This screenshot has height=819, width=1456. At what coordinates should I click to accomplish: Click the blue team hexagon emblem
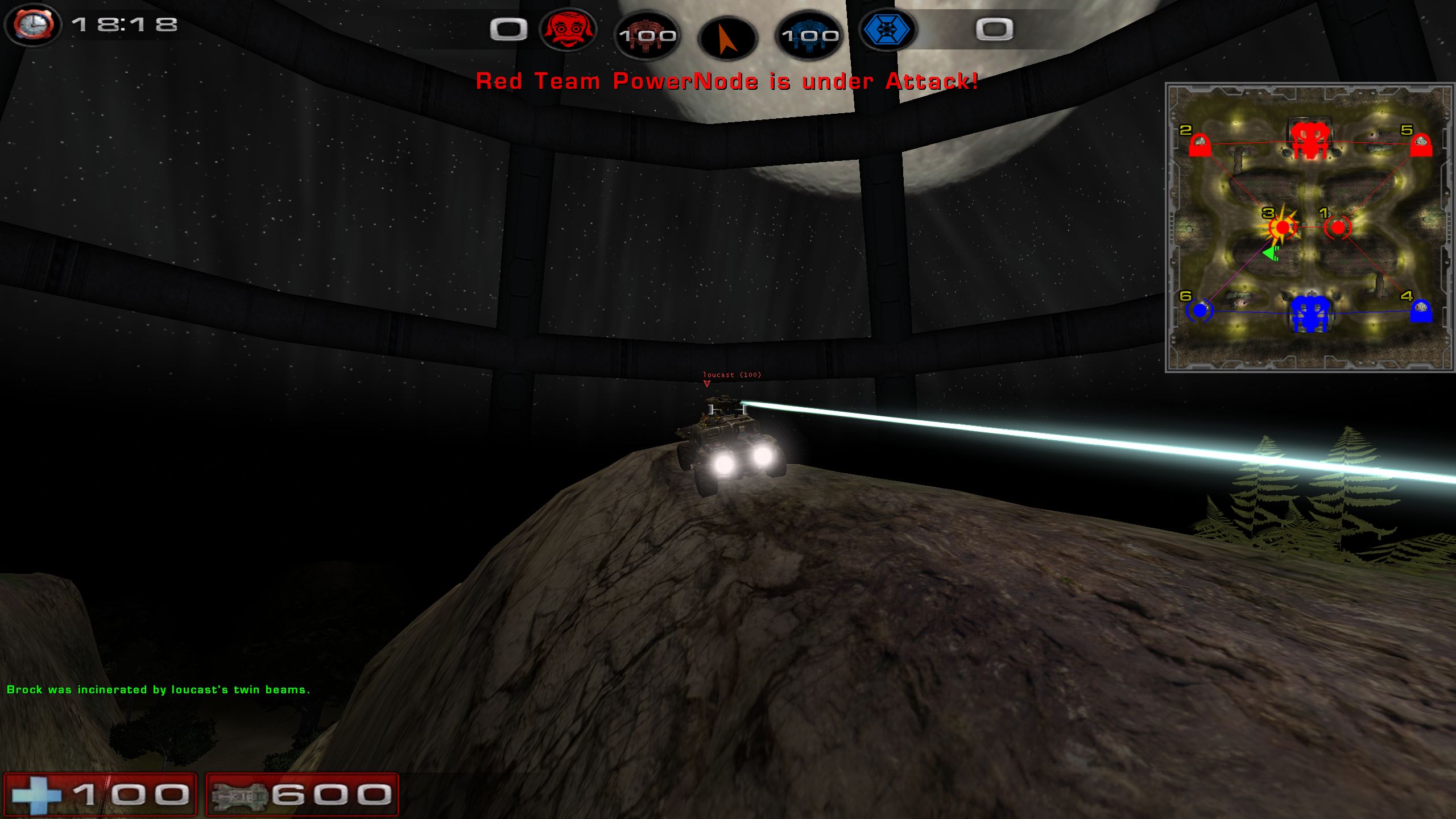click(x=886, y=30)
